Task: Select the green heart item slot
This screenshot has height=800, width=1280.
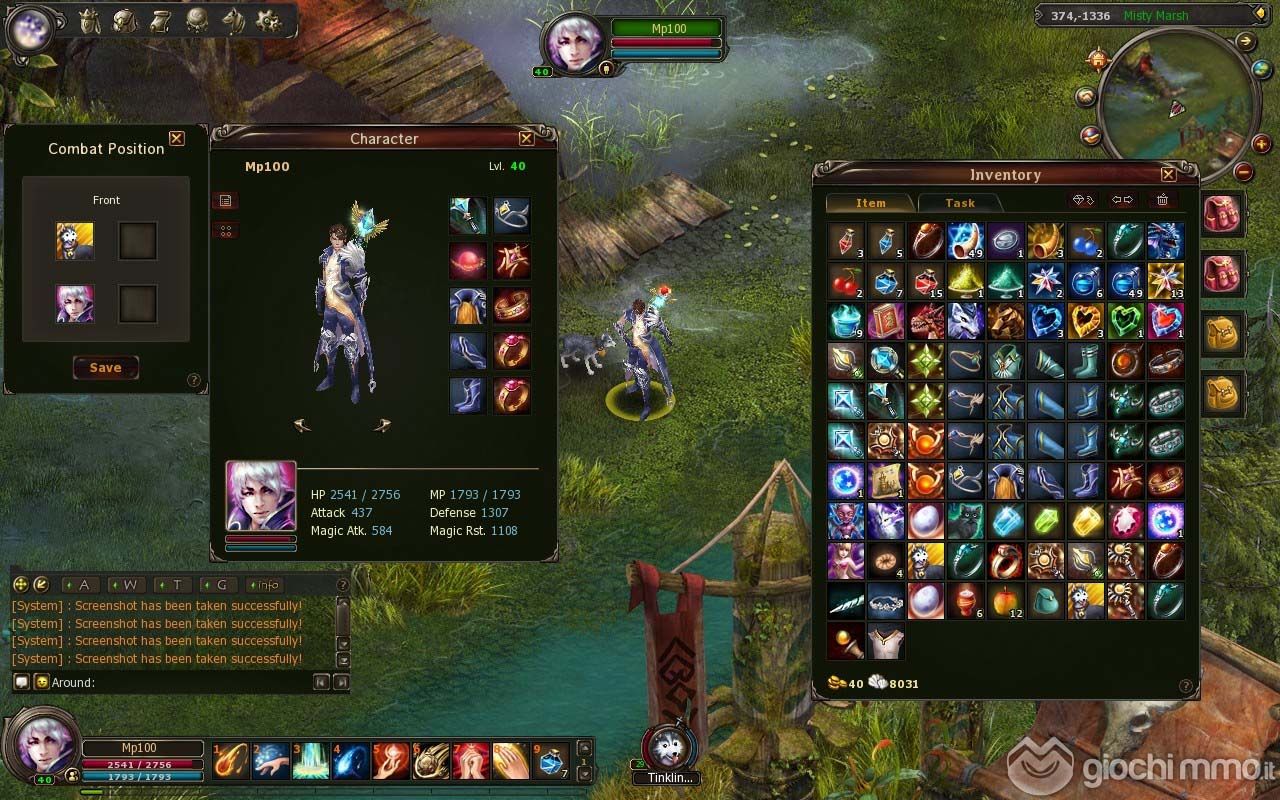Action: [1126, 321]
